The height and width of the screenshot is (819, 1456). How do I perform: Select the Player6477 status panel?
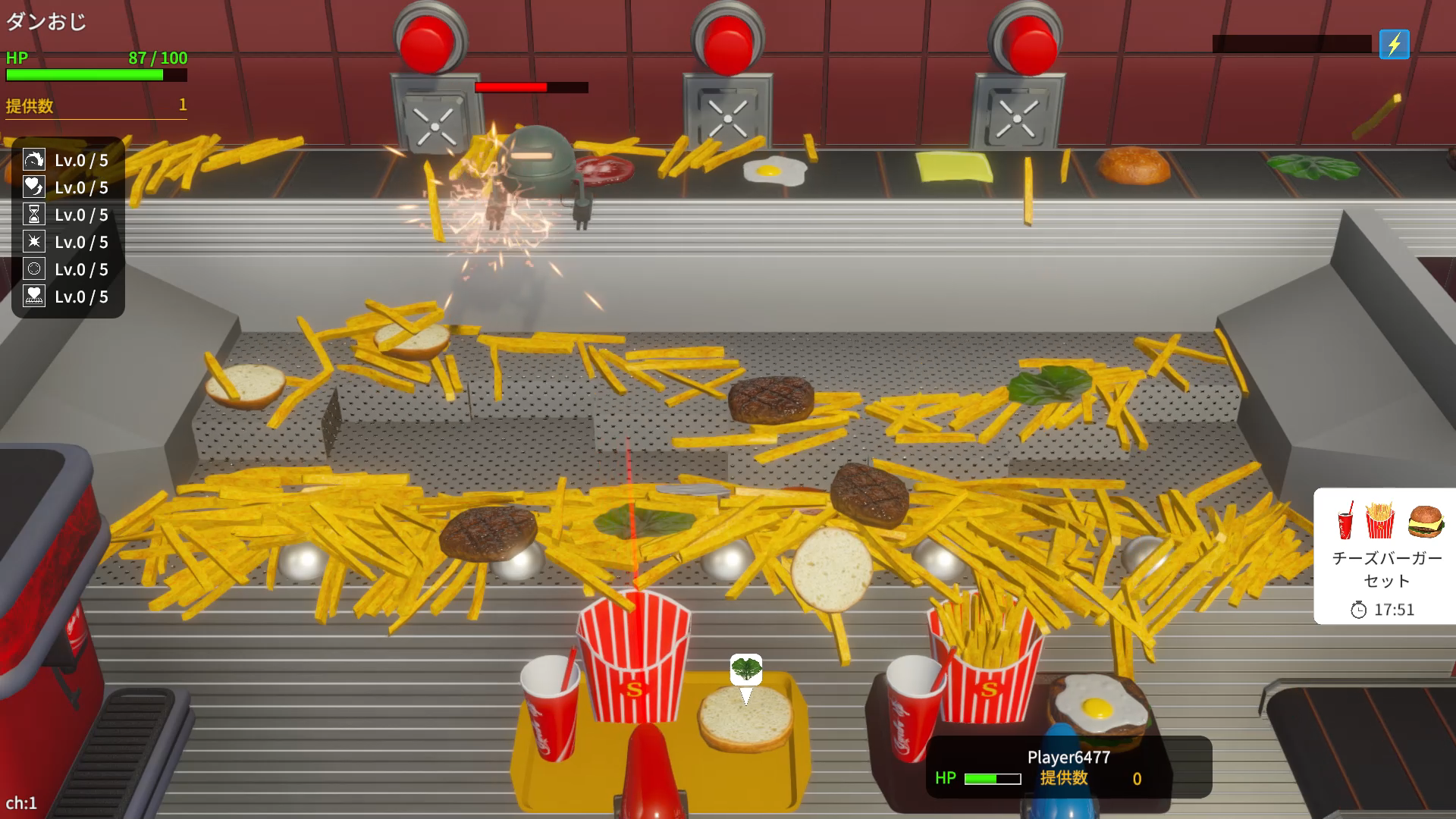coord(1068,767)
